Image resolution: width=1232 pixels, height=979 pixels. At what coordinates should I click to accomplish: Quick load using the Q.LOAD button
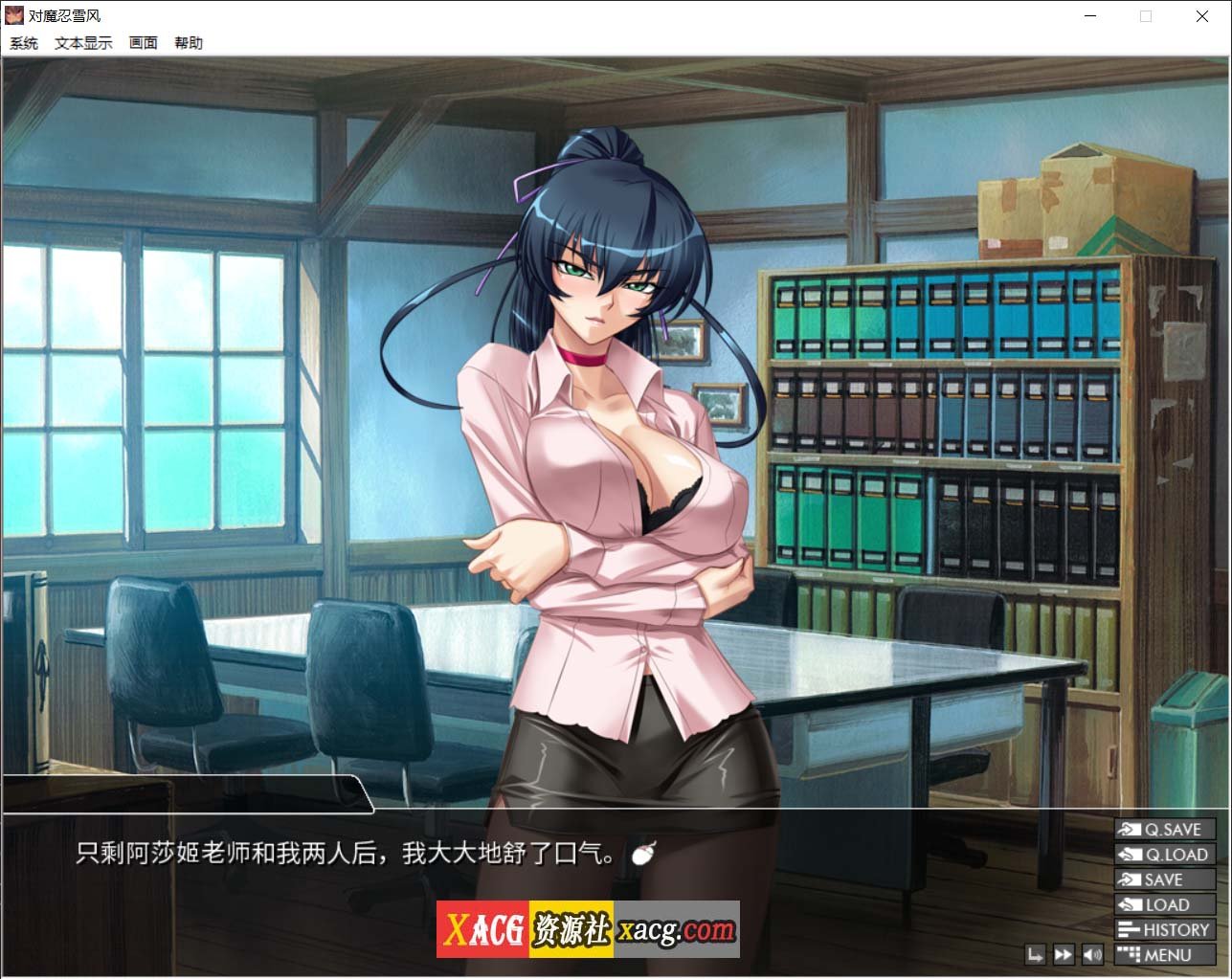[1164, 855]
